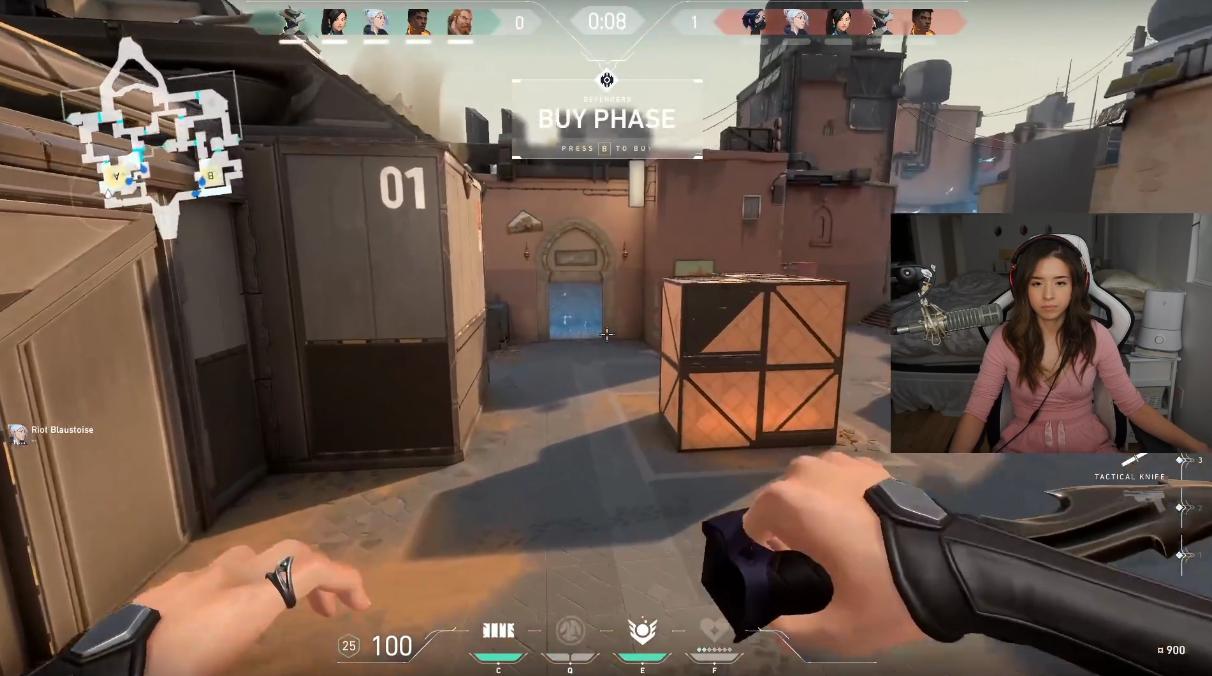
Task: Select red team's white-haired Jett portrait
Action: [796, 22]
